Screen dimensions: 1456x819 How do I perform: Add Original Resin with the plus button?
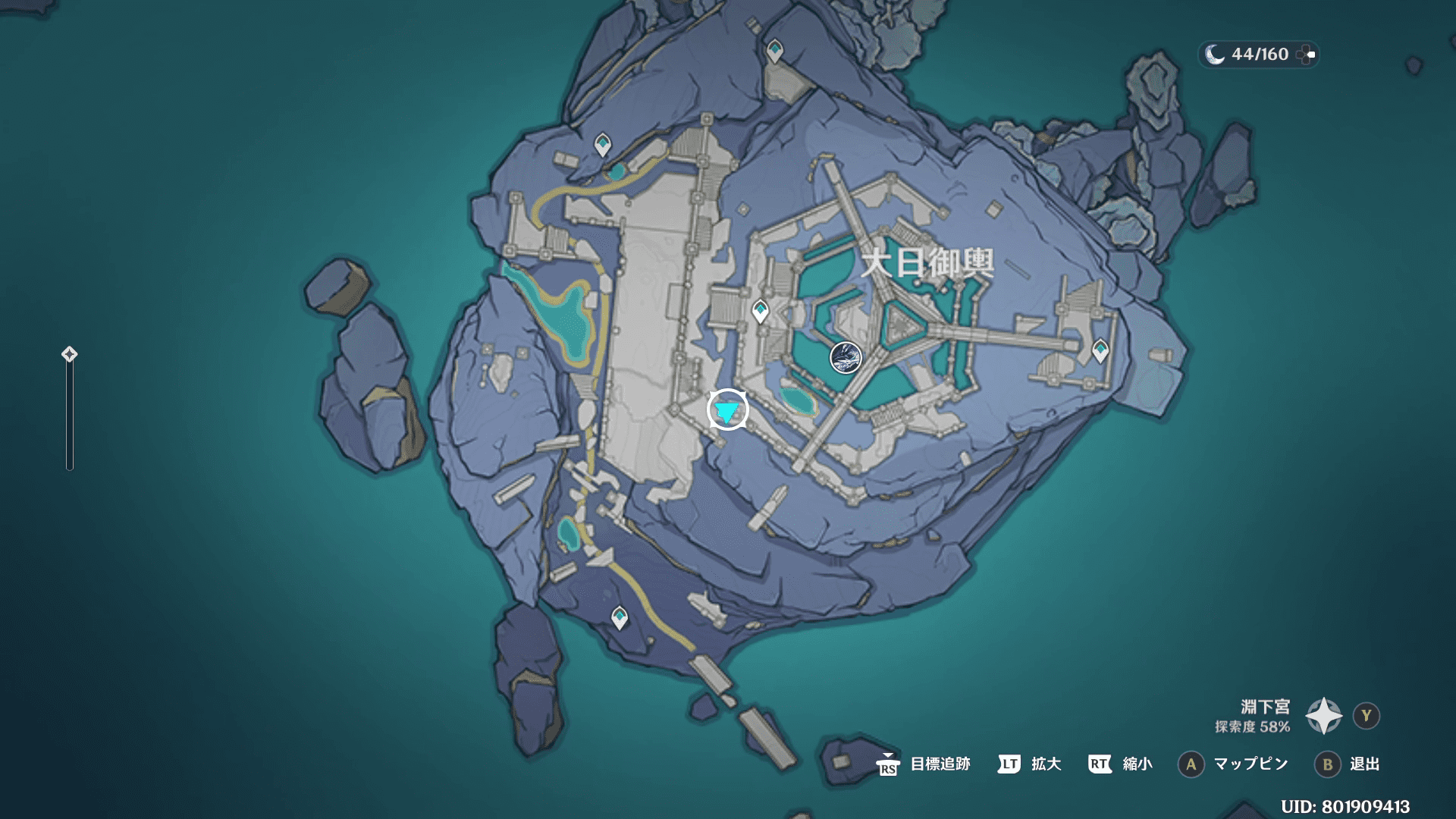pyautogui.click(x=1306, y=55)
